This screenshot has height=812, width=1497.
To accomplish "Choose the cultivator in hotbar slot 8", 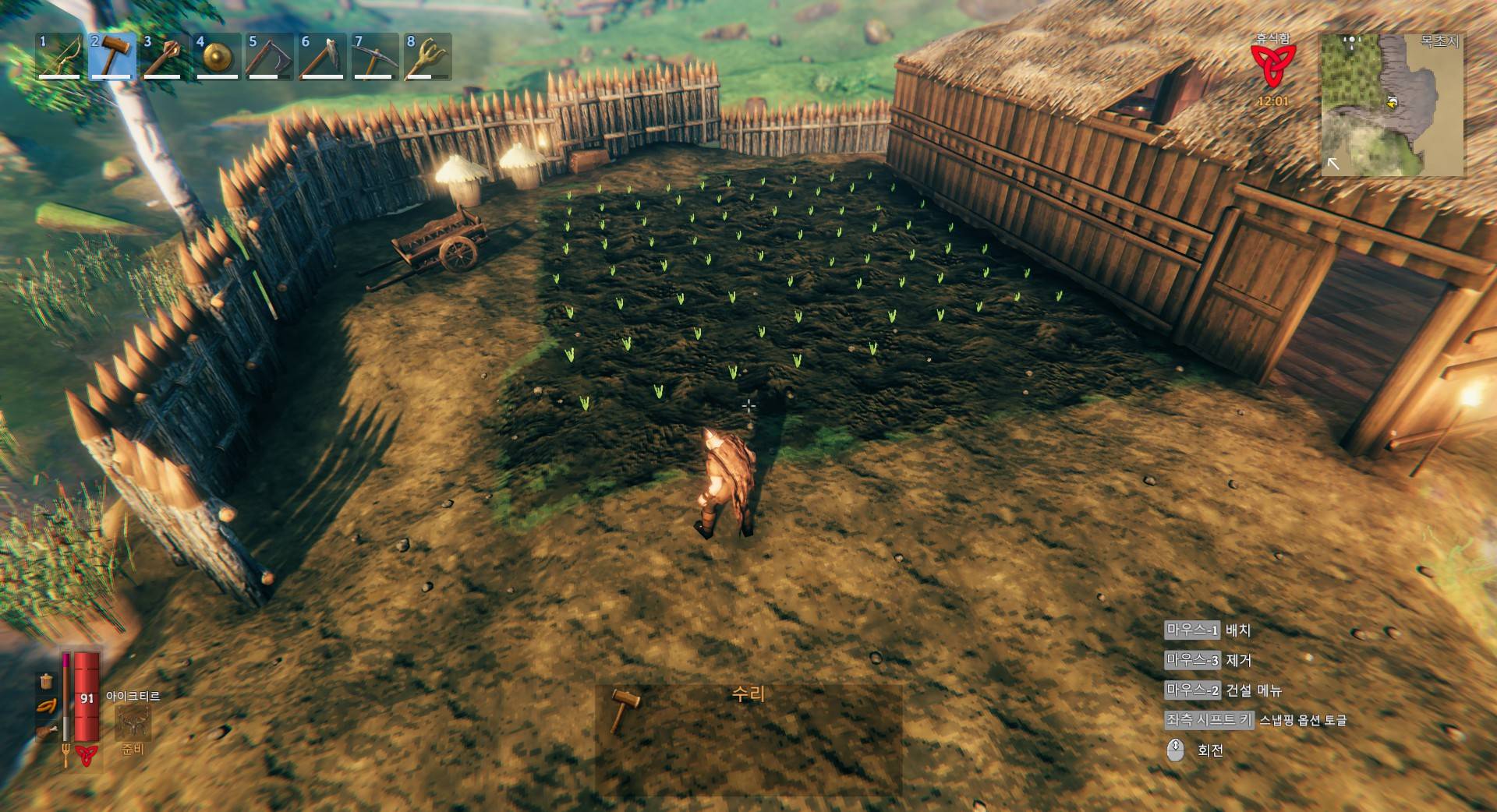I will point(426,56).
